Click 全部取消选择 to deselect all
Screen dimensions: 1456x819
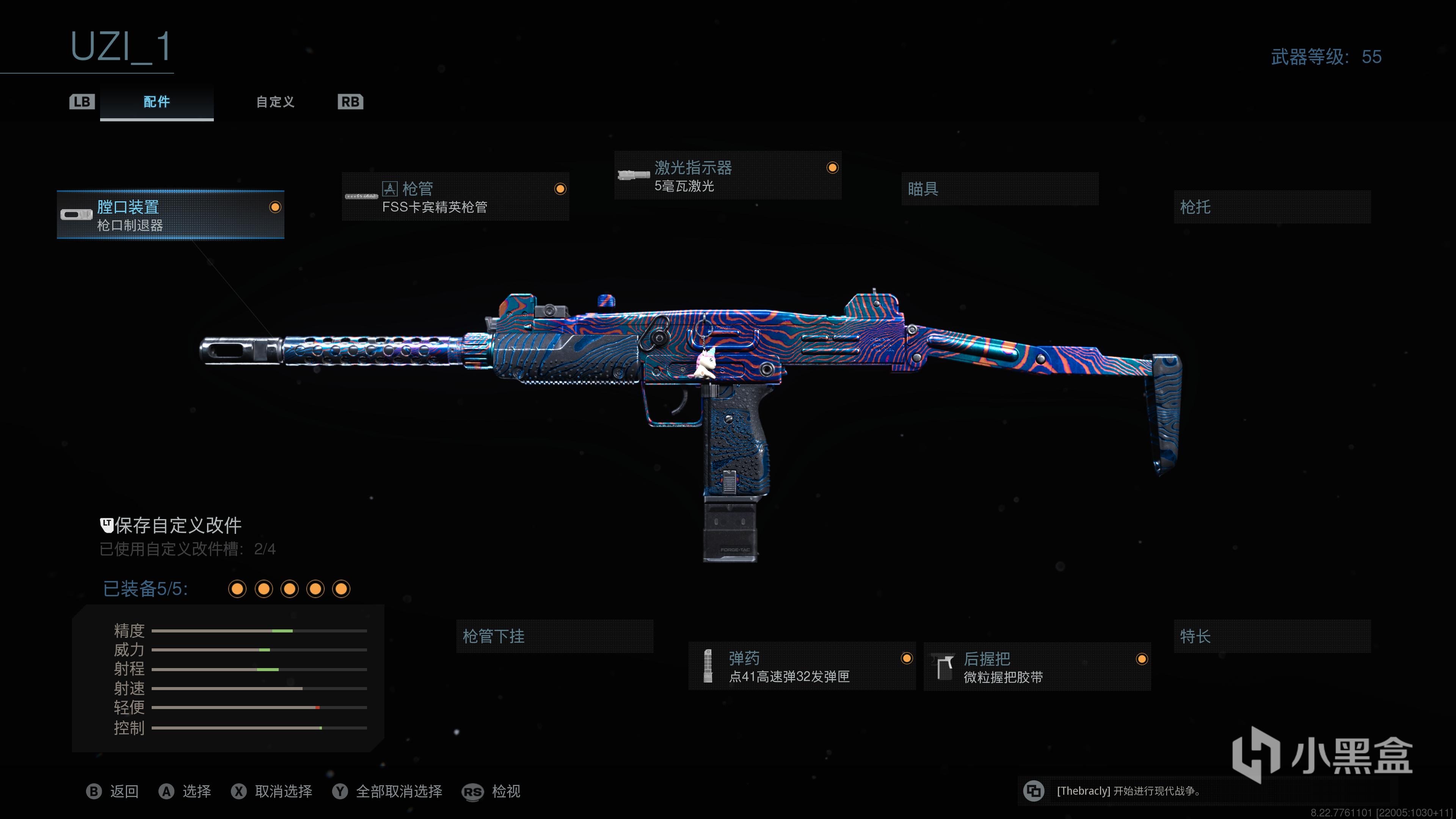(x=399, y=791)
